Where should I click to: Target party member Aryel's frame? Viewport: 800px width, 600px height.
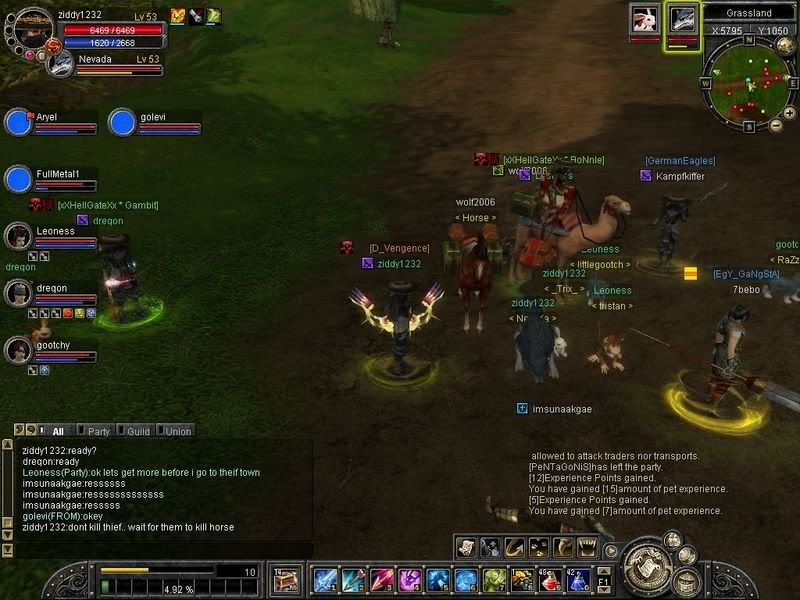coord(19,122)
